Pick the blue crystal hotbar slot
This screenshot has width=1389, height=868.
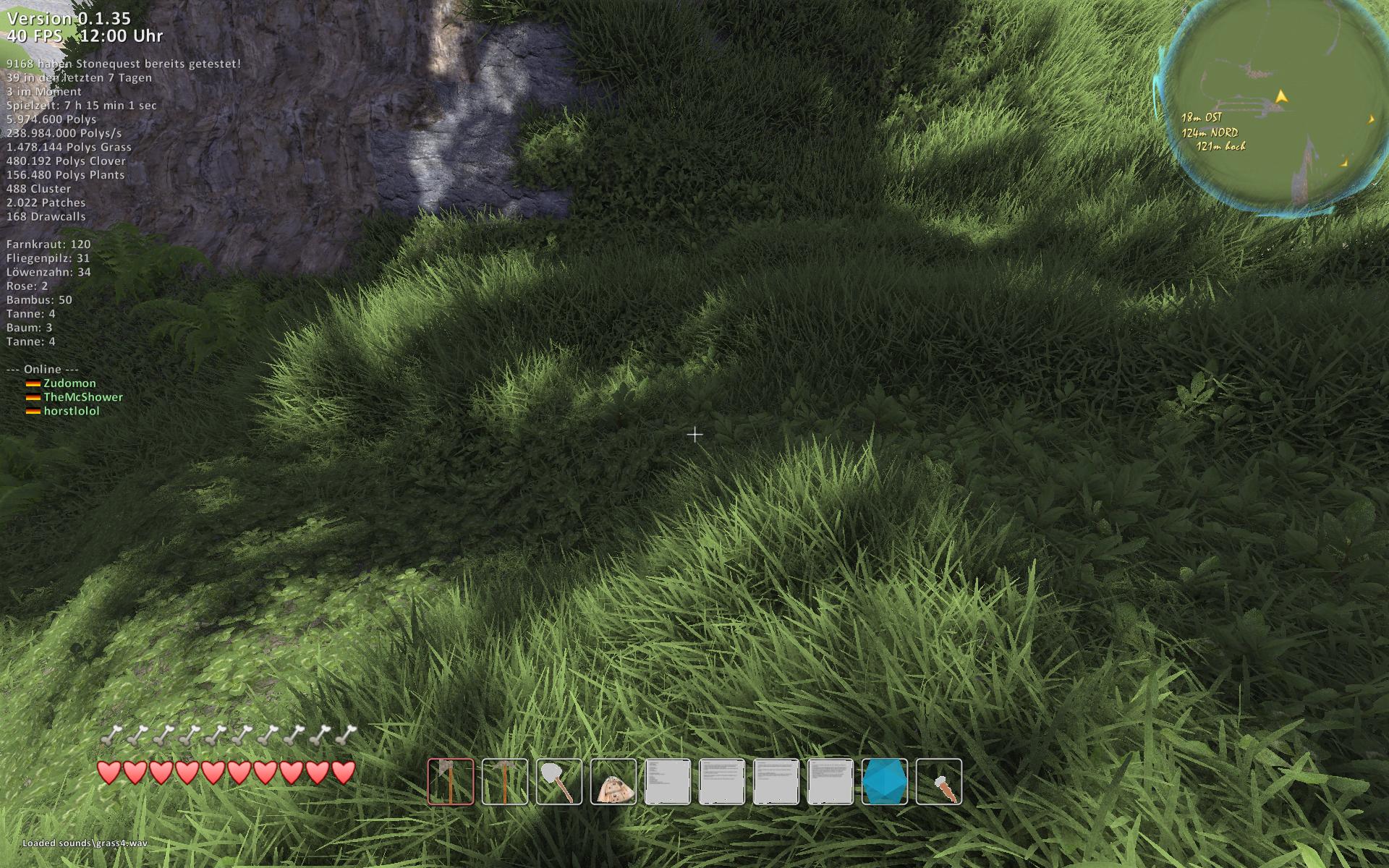(x=885, y=781)
